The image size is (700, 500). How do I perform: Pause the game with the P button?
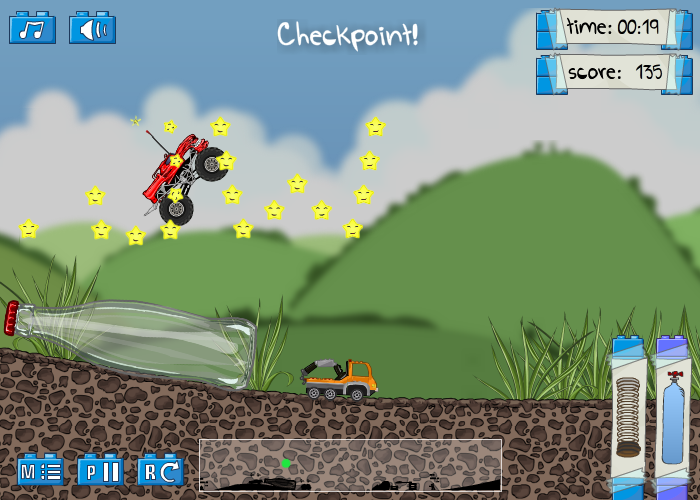(x=100, y=469)
